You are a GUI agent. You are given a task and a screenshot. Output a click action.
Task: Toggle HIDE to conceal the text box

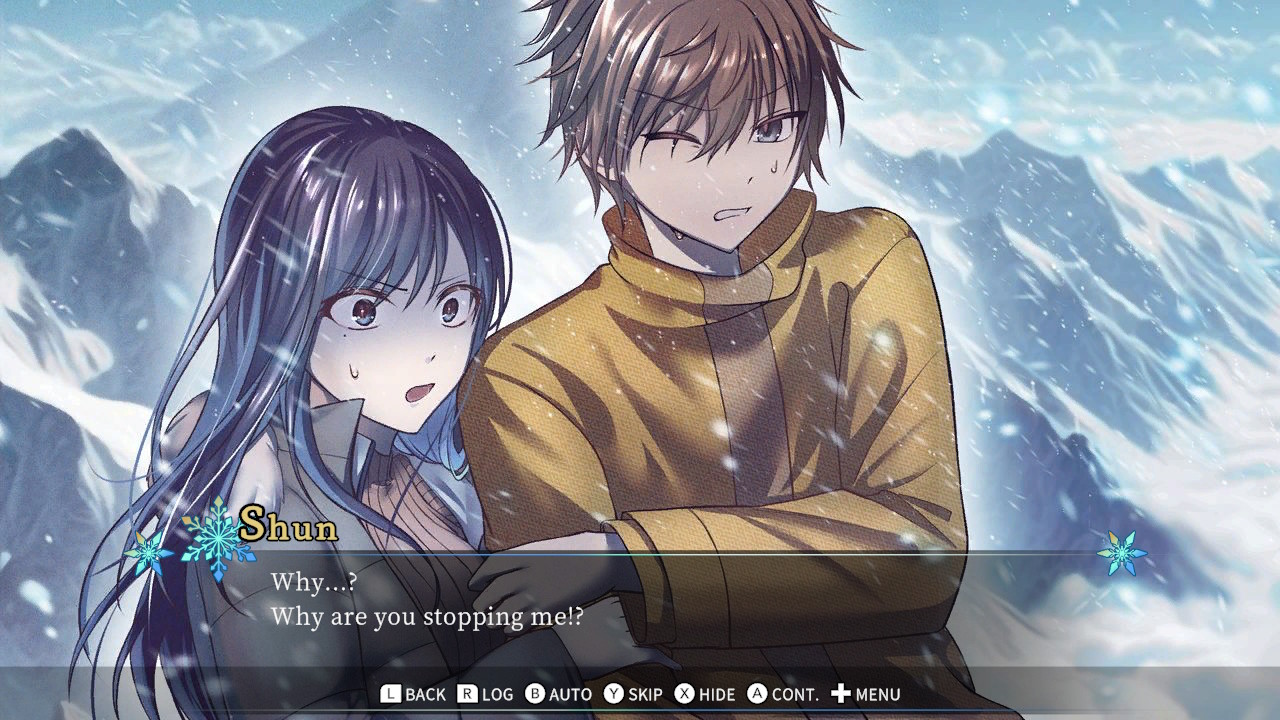click(x=715, y=693)
